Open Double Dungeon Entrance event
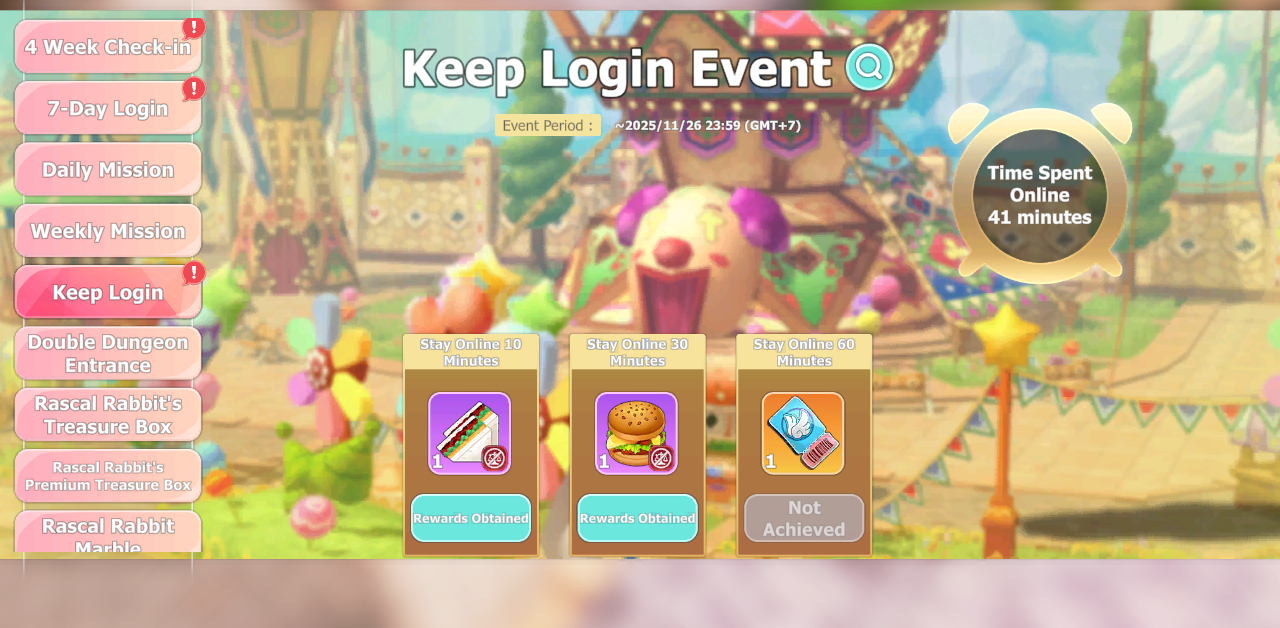 107,354
